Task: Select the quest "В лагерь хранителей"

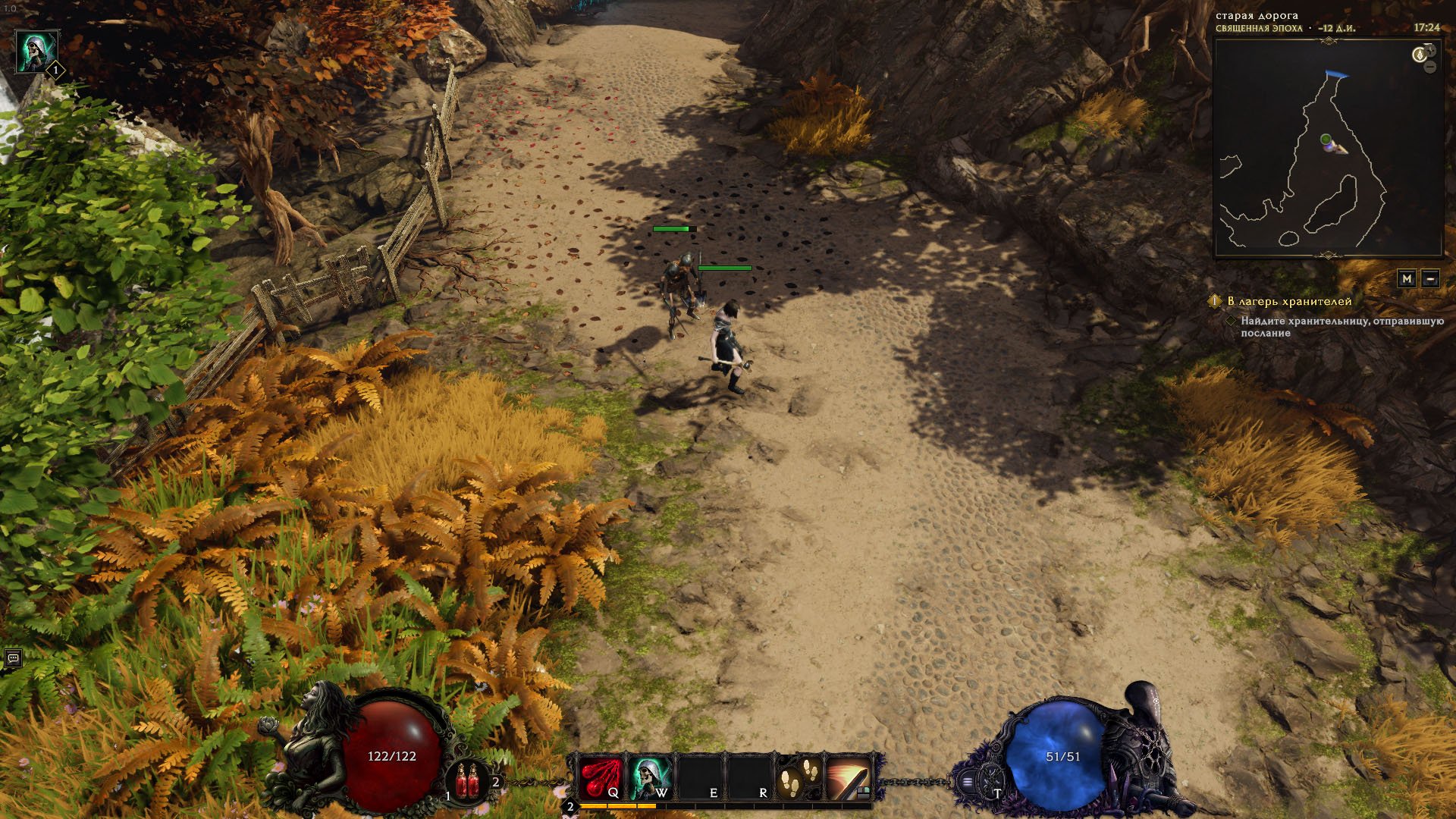Action: coord(1289,301)
